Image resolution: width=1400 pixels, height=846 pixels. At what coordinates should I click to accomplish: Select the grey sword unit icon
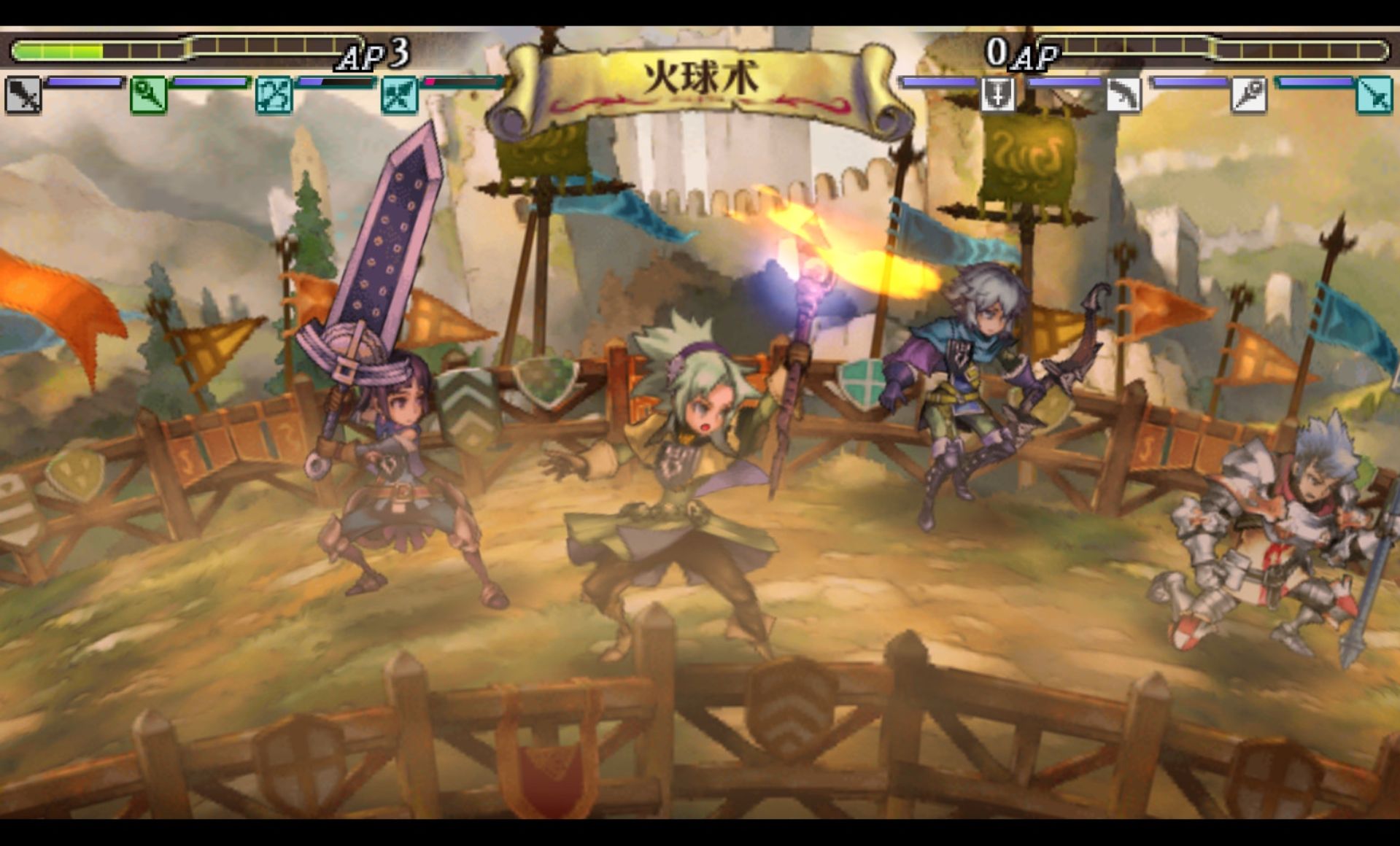pyautogui.click(x=23, y=96)
